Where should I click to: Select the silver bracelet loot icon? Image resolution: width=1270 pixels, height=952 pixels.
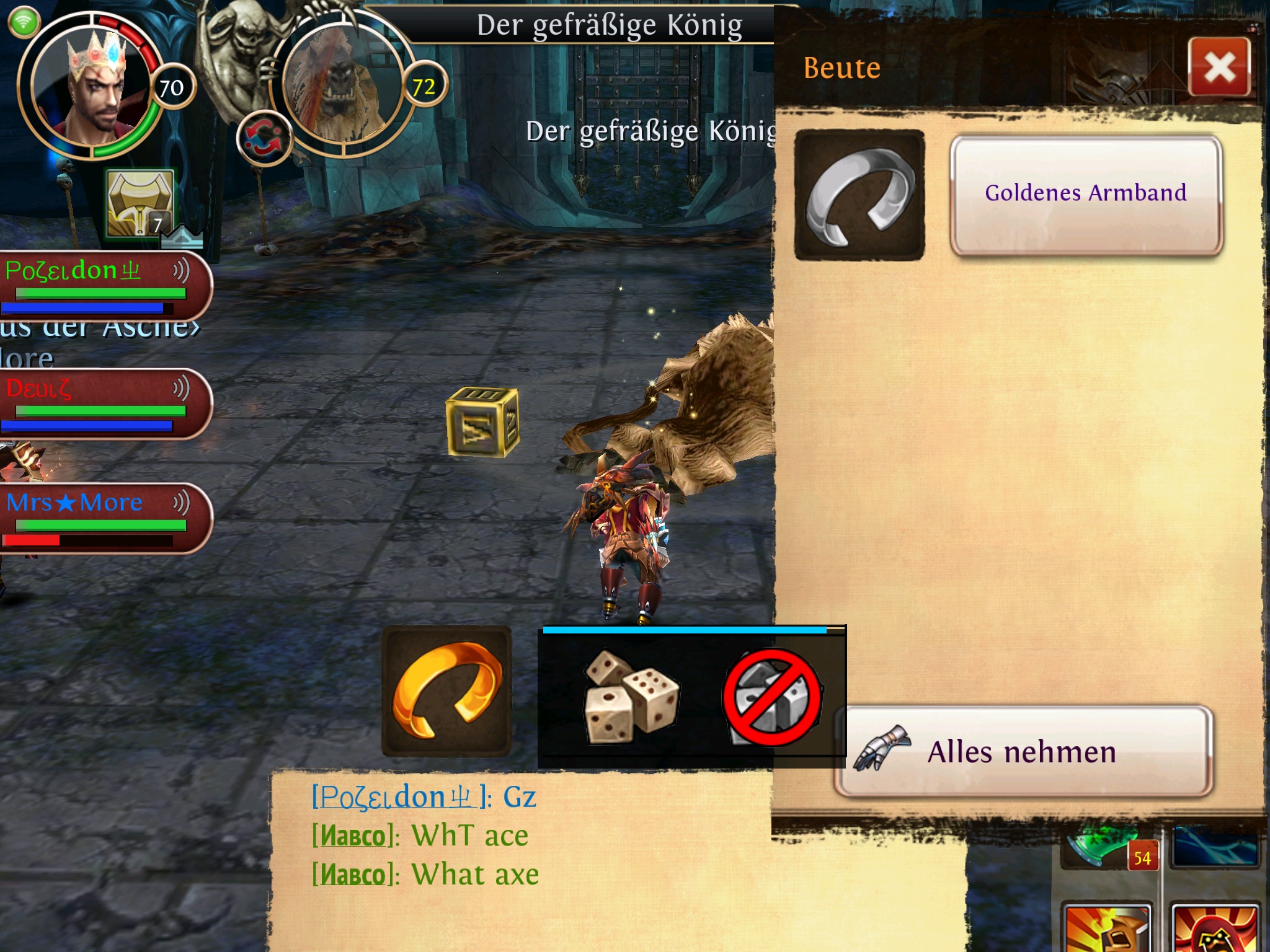[859, 195]
